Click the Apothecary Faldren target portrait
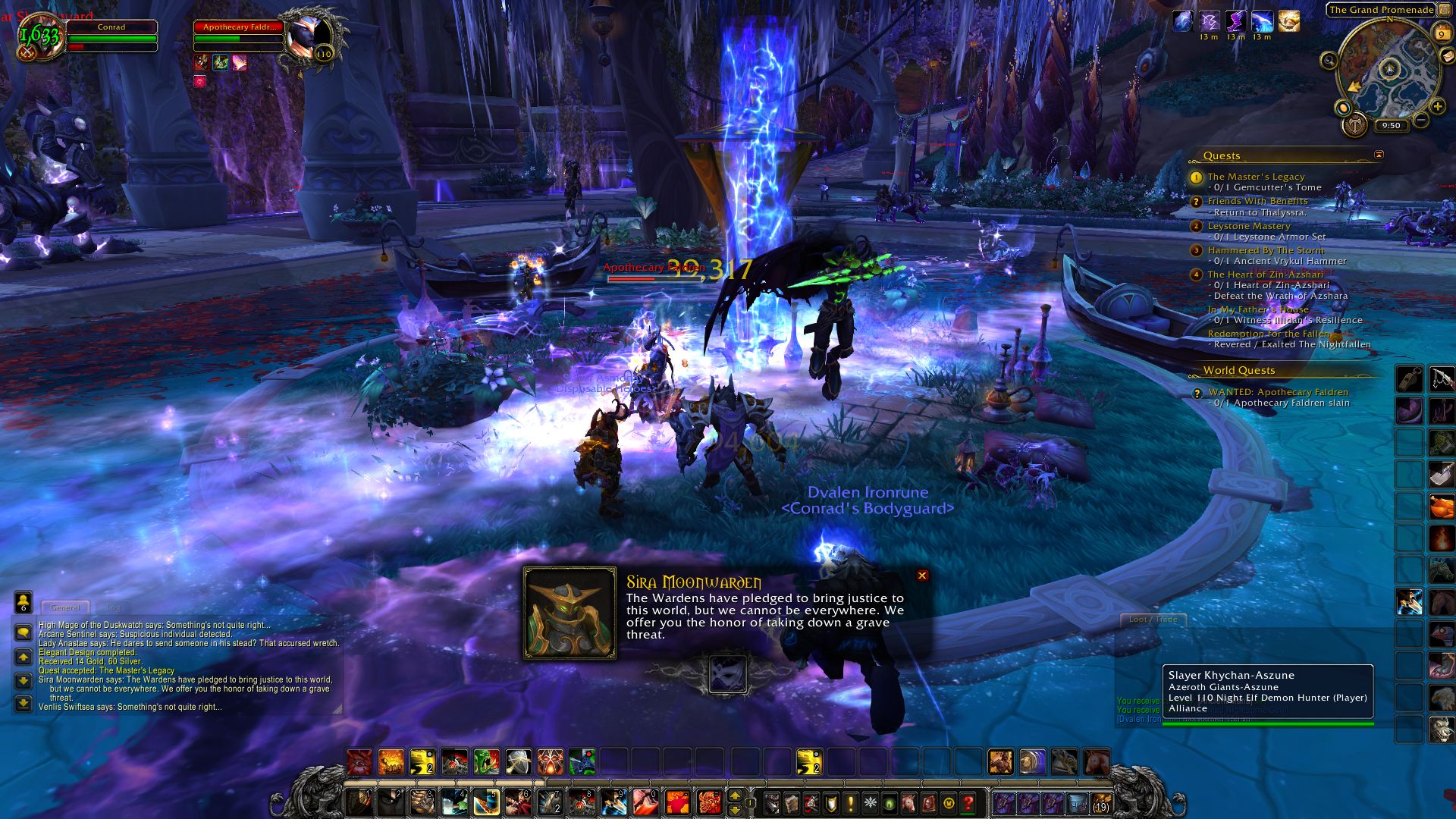This screenshot has width=1456, height=819. pyautogui.click(x=312, y=36)
